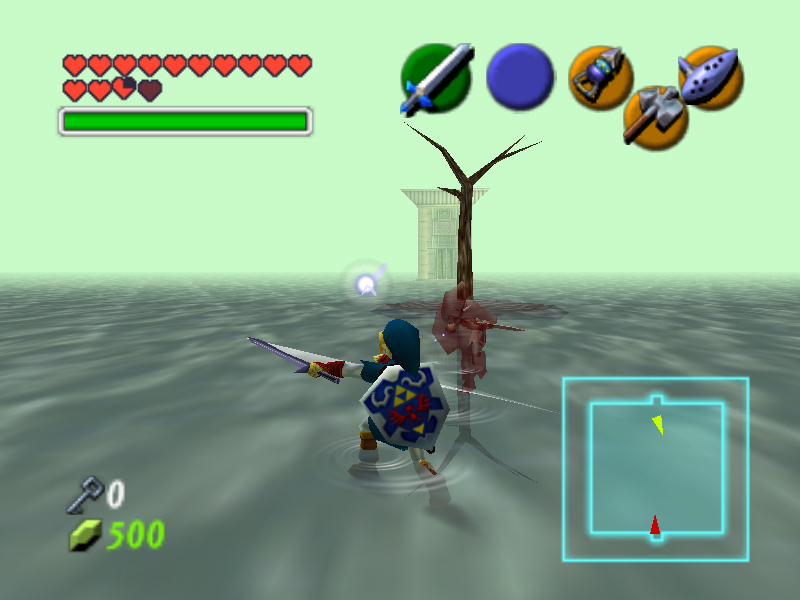Activate the Hookshot item icon
This screenshot has width=800, height=600.
[x=600, y=77]
